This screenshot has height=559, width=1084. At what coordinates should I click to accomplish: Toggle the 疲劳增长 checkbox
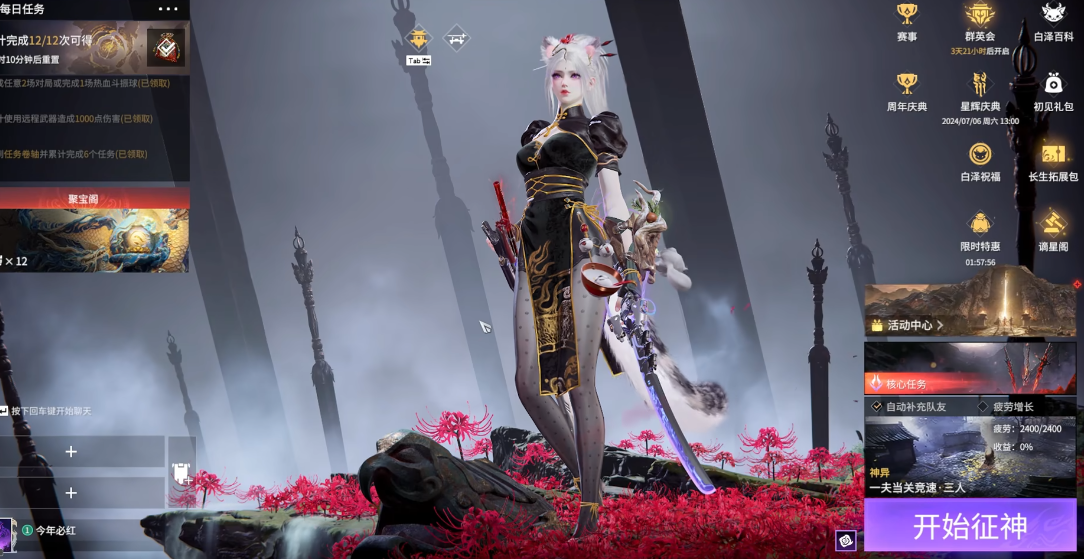[983, 407]
